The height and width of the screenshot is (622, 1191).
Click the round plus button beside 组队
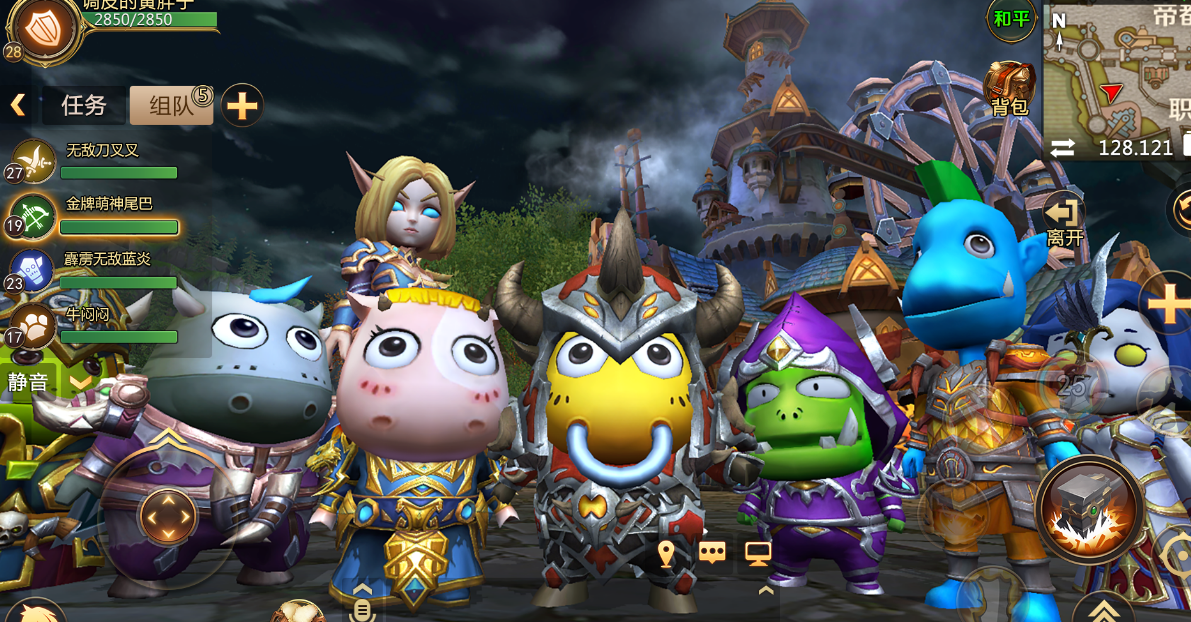point(242,104)
